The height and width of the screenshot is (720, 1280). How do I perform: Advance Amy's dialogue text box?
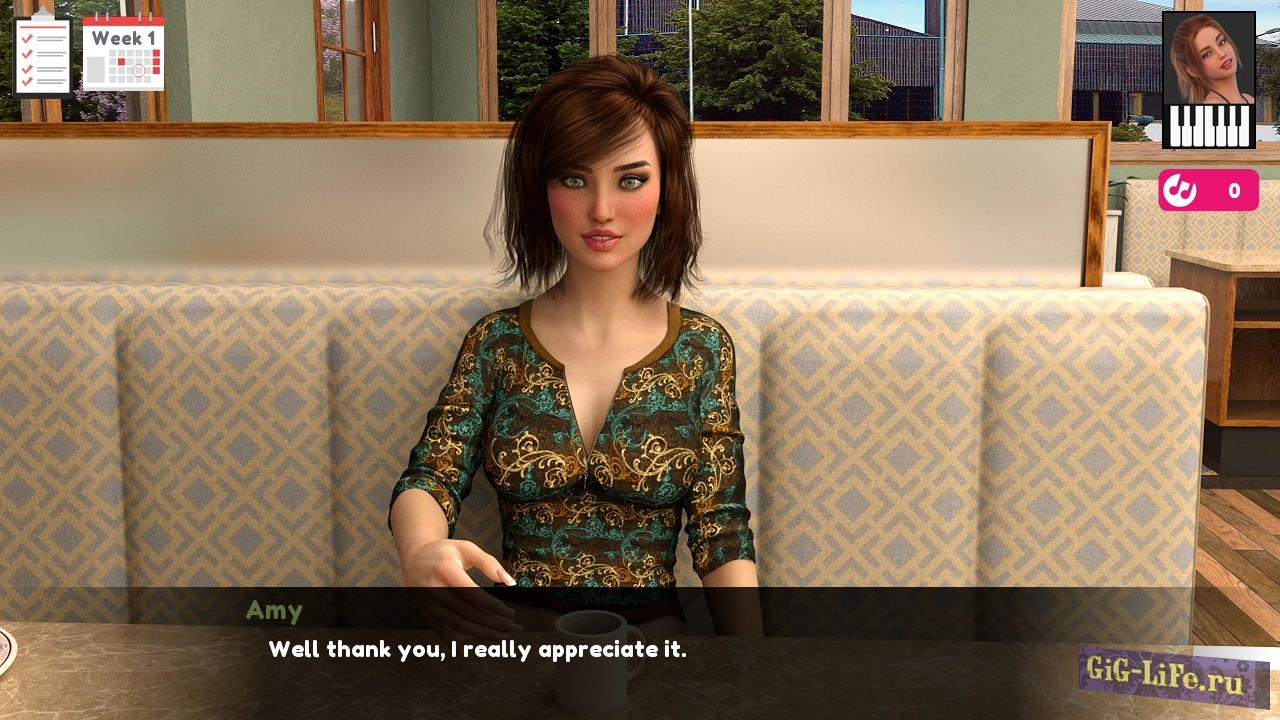click(640, 650)
